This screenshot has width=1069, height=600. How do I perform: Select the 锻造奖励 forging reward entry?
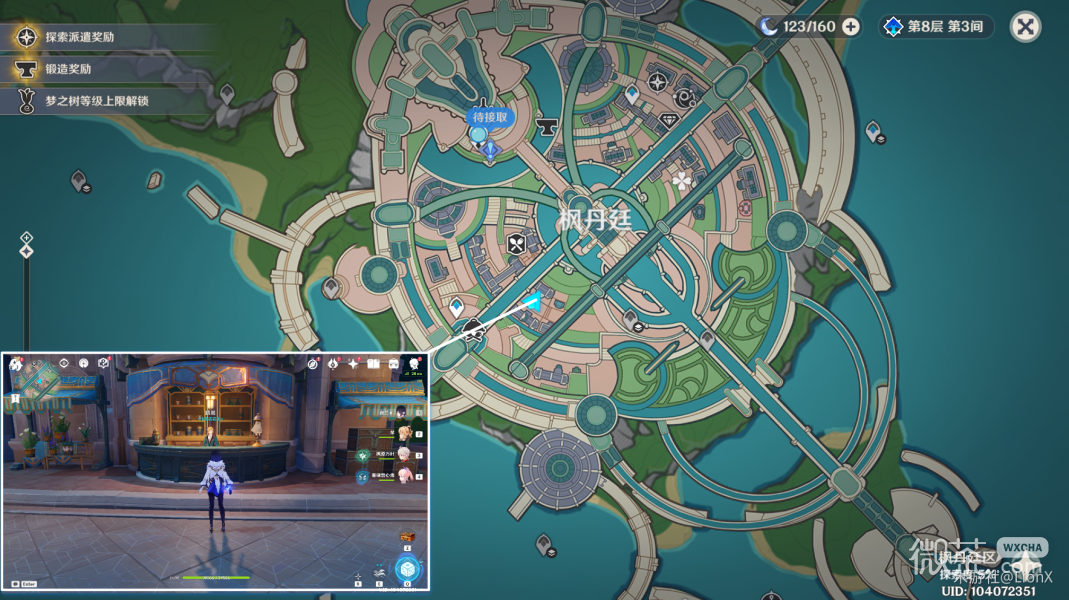point(68,69)
